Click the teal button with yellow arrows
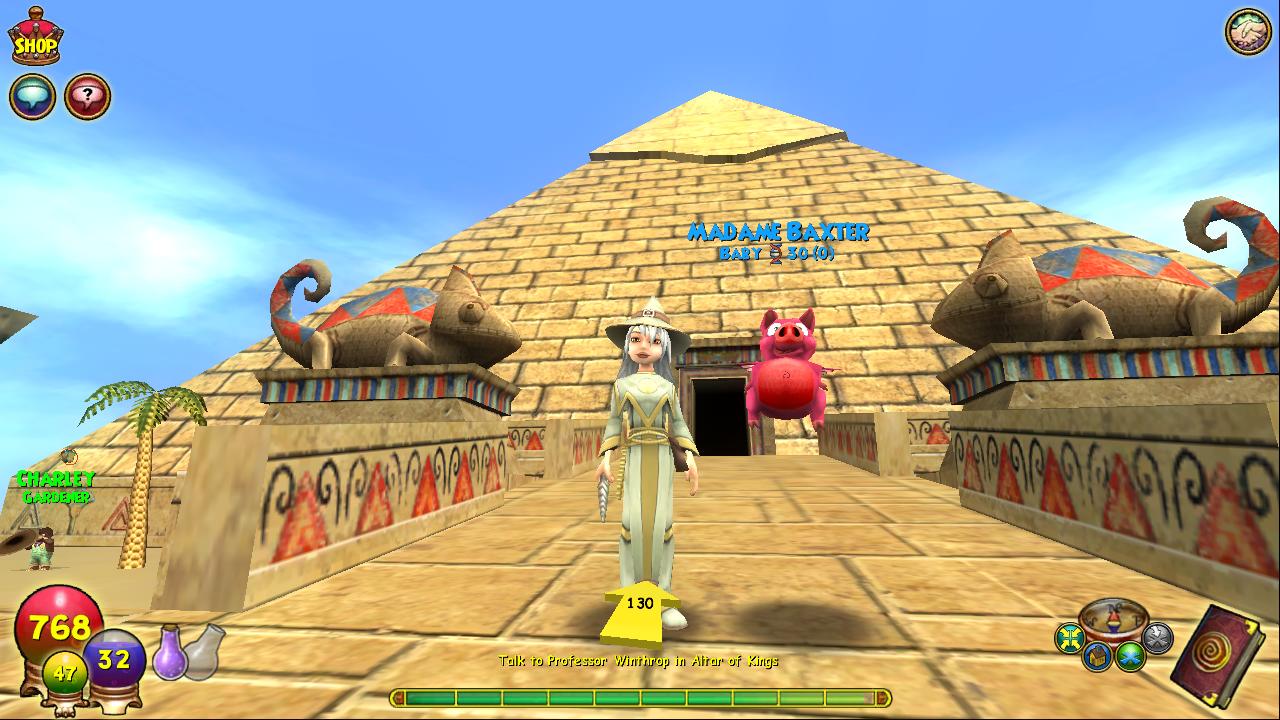The image size is (1280, 720). 1071,637
